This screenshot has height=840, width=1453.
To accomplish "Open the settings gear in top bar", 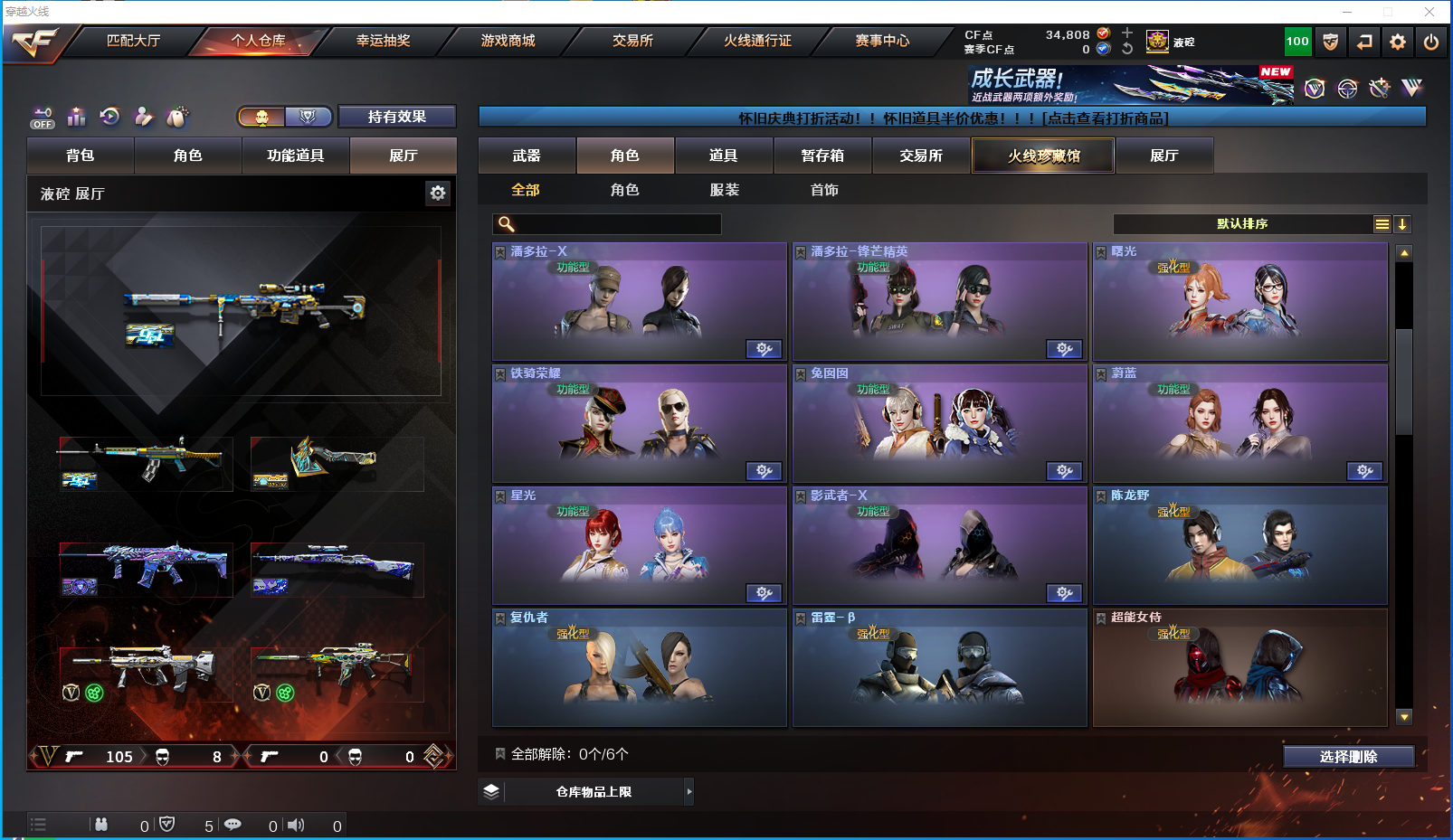I will coord(1398,42).
